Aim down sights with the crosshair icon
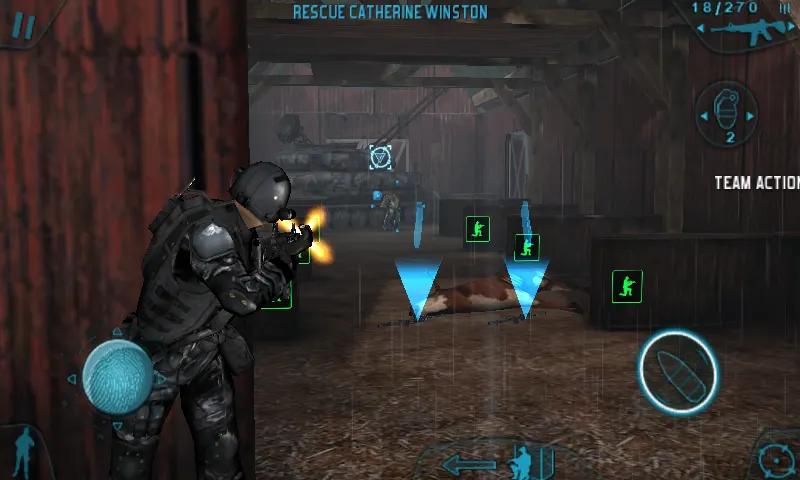The height and width of the screenshot is (480, 800). click(775, 461)
